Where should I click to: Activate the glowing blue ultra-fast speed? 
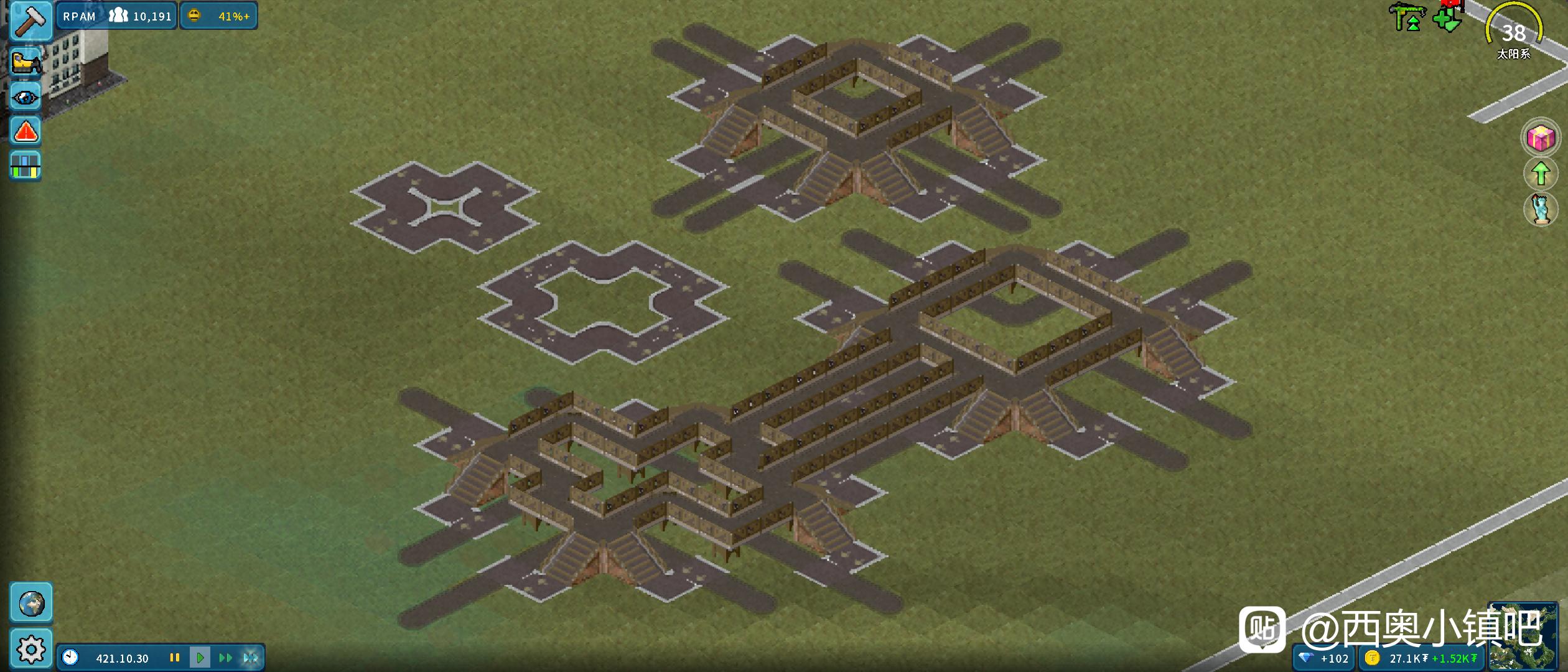[251, 658]
